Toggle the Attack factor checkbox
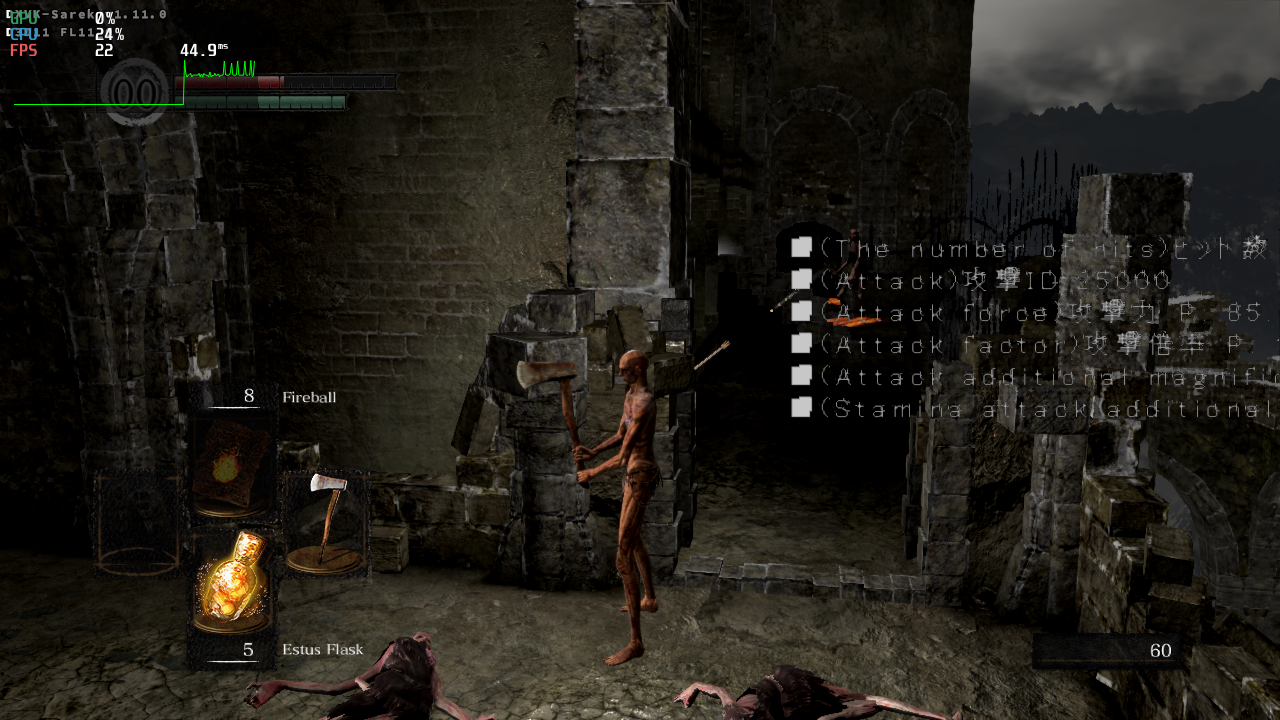The image size is (1280, 720). (x=801, y=343)
